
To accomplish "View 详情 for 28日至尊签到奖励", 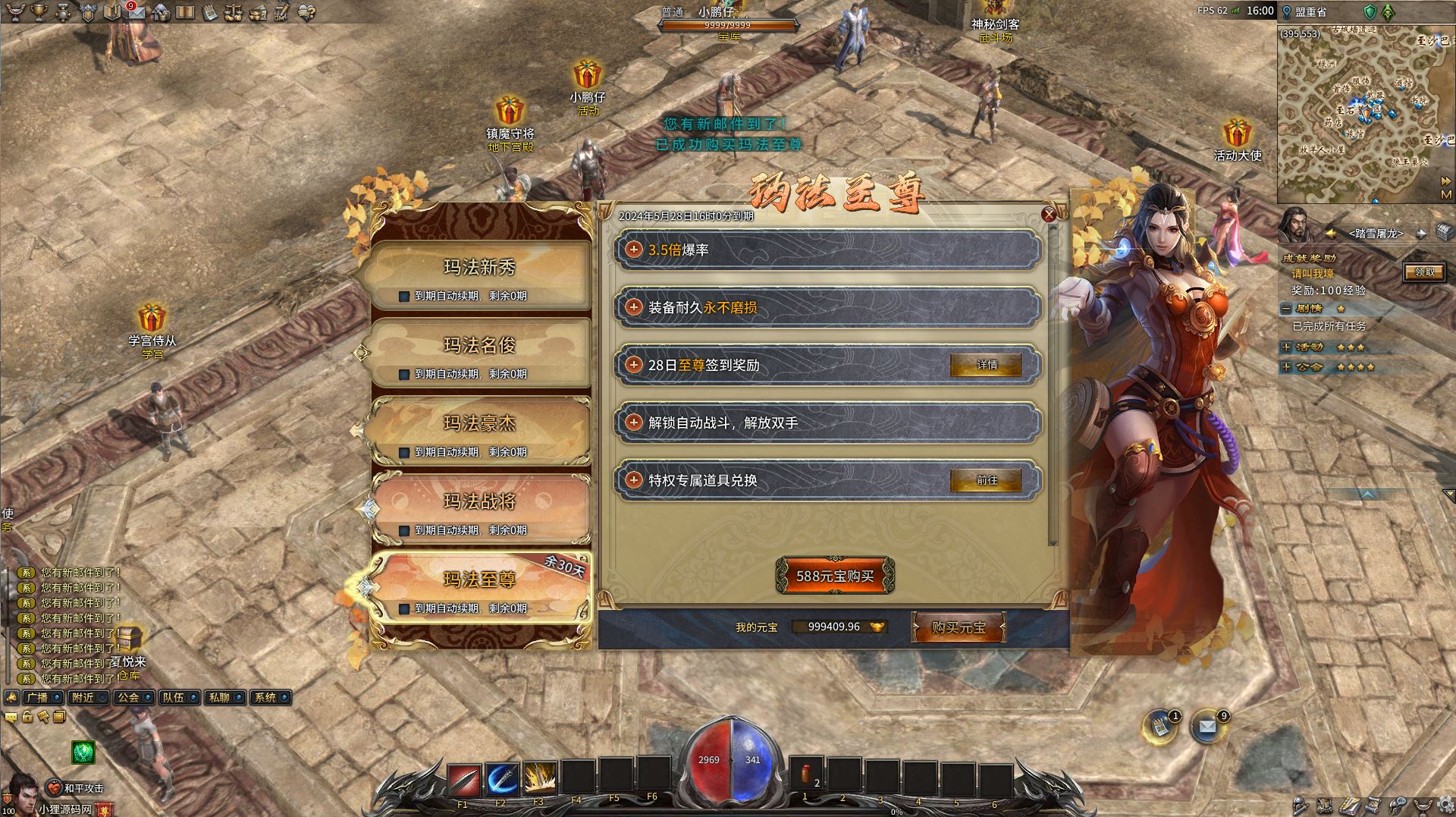I will point(986,366).
